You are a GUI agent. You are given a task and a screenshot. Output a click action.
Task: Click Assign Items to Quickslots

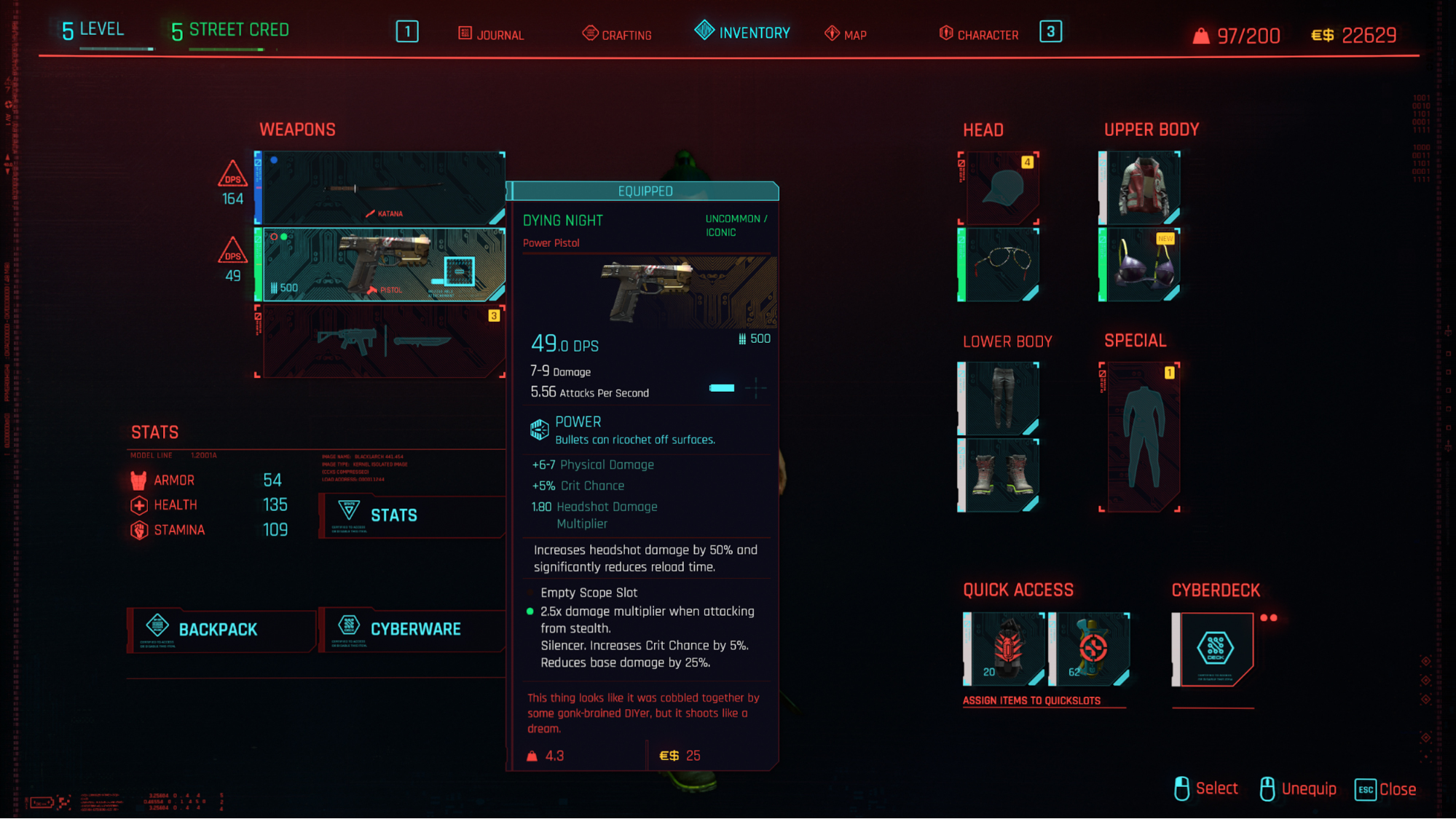(x=1031, y=701)
